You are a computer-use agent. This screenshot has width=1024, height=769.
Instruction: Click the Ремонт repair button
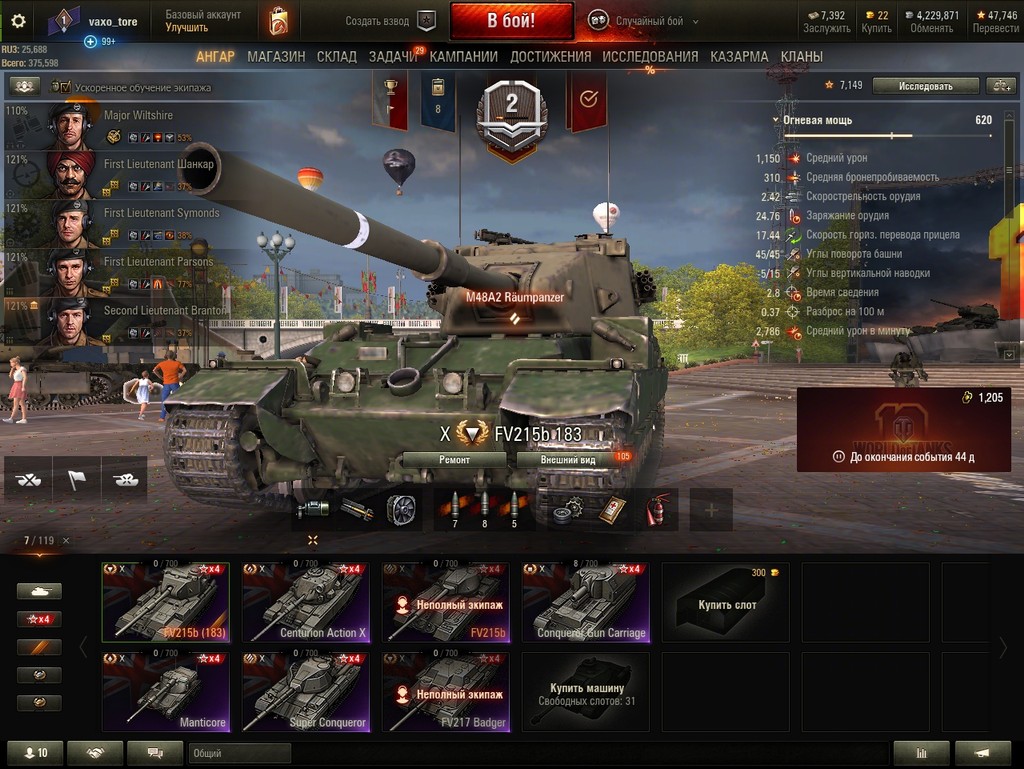[455, 460]
